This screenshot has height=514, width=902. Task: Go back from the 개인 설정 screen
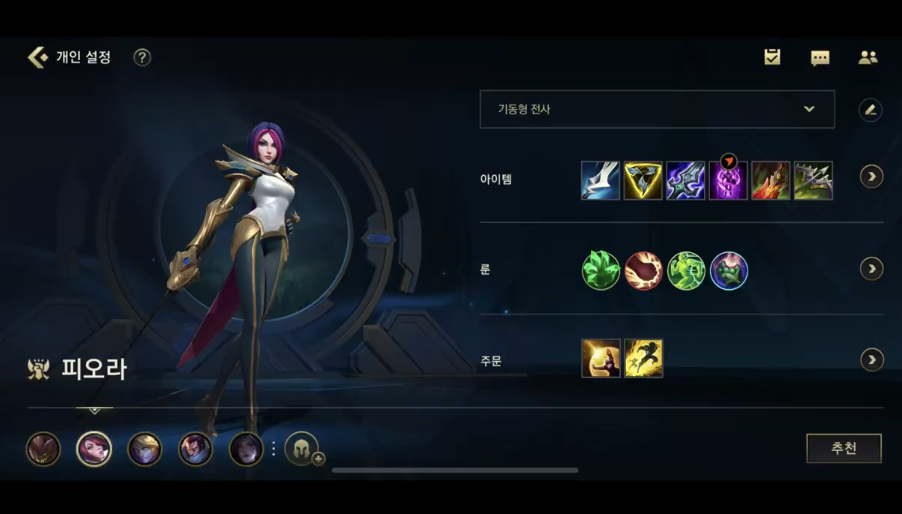38,57
